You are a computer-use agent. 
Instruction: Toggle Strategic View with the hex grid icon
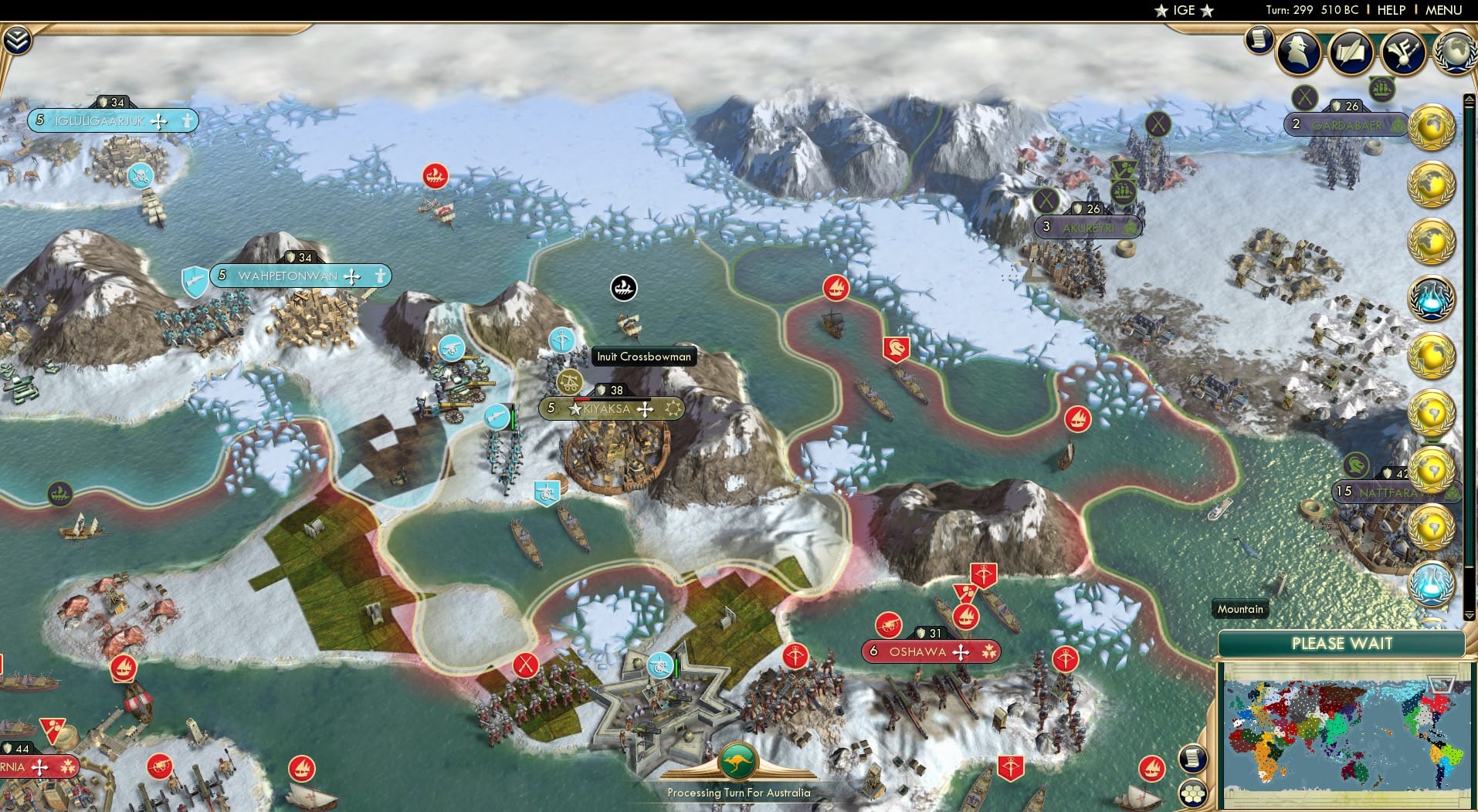click(x=1194, y=792)
